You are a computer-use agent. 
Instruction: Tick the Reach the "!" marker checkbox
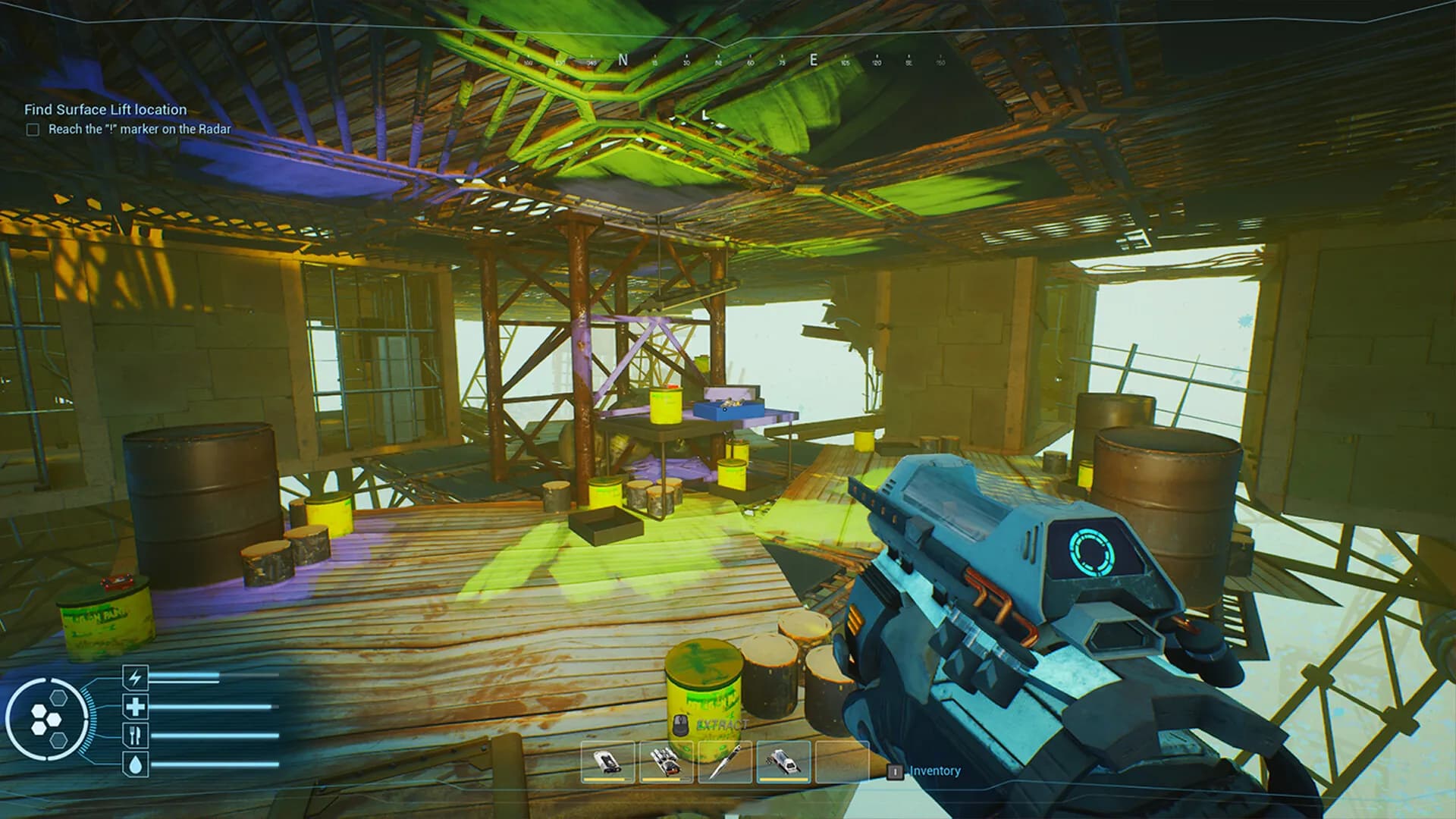(33, 130)
